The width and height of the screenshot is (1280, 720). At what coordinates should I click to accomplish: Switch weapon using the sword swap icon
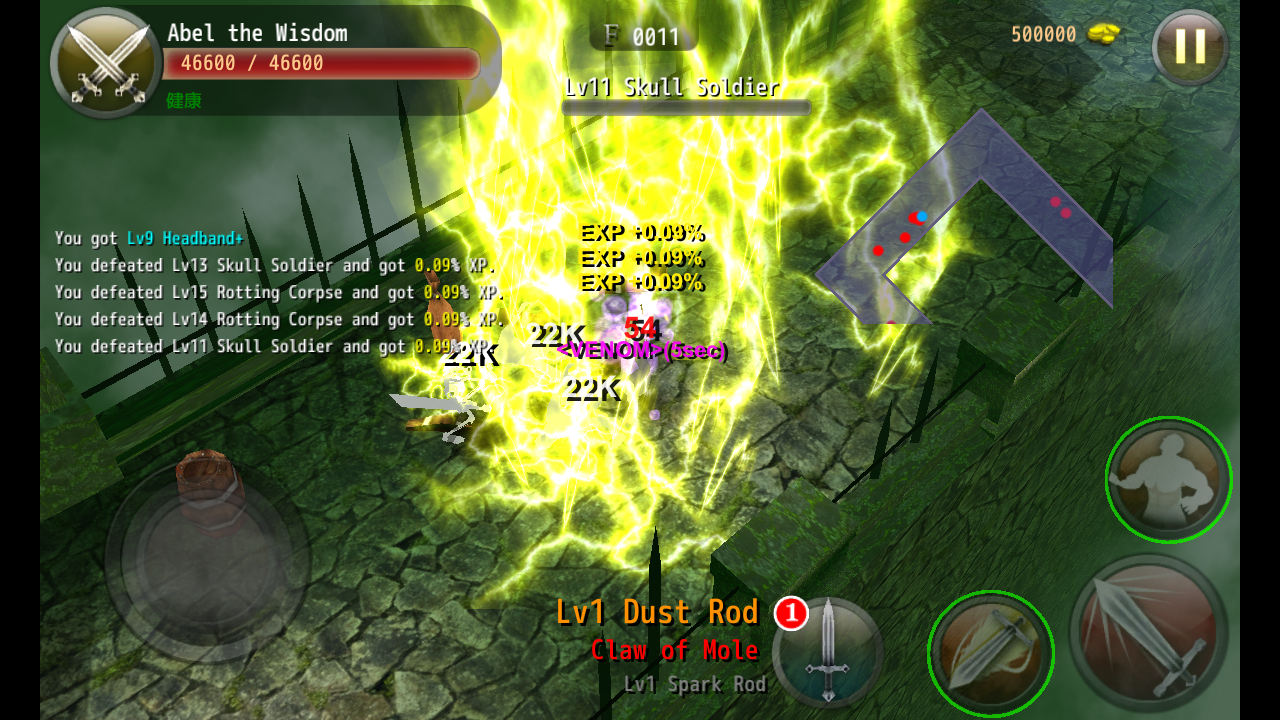[828, 651]
